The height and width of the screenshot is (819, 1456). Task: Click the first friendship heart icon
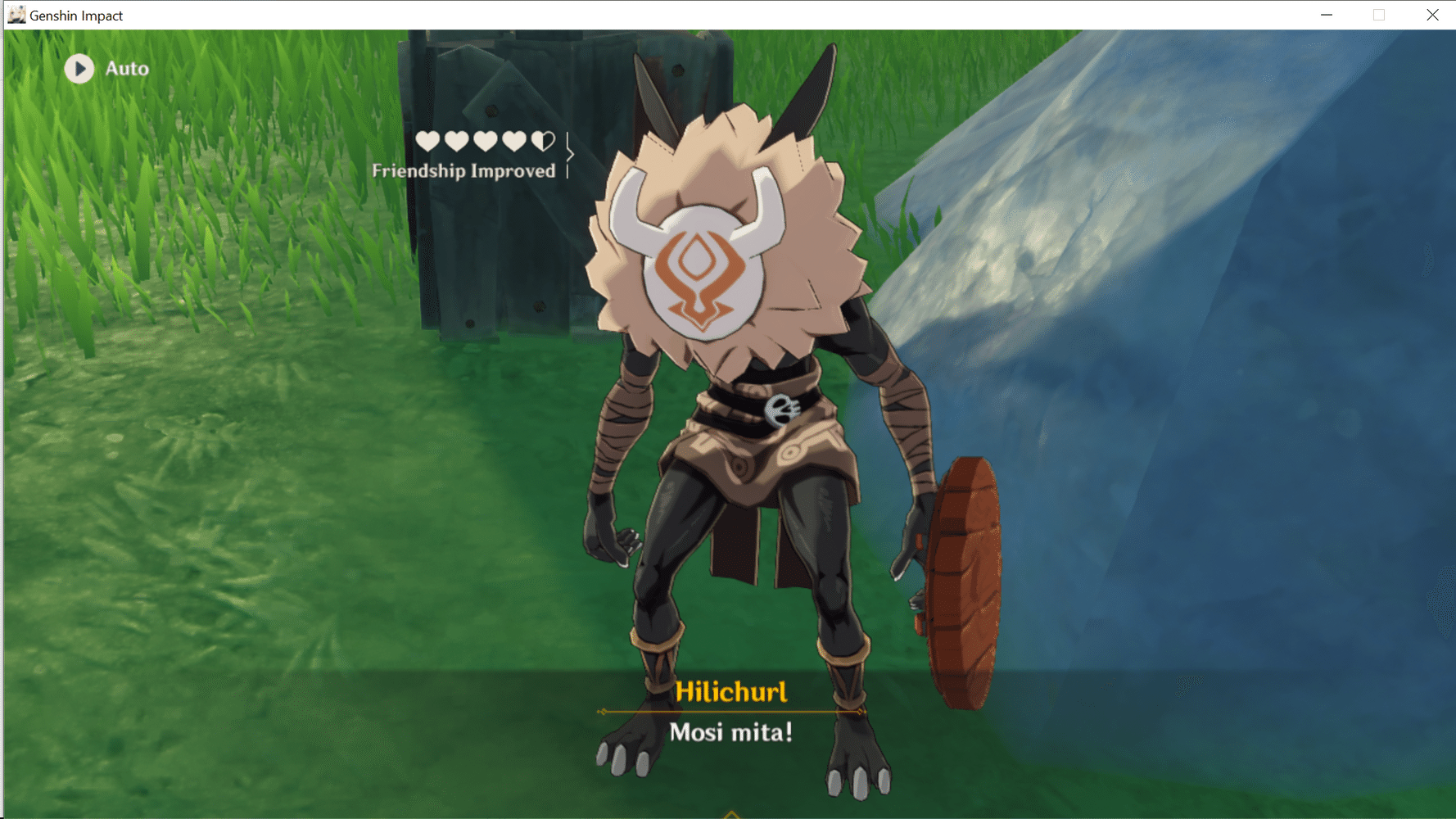point(427,141)
